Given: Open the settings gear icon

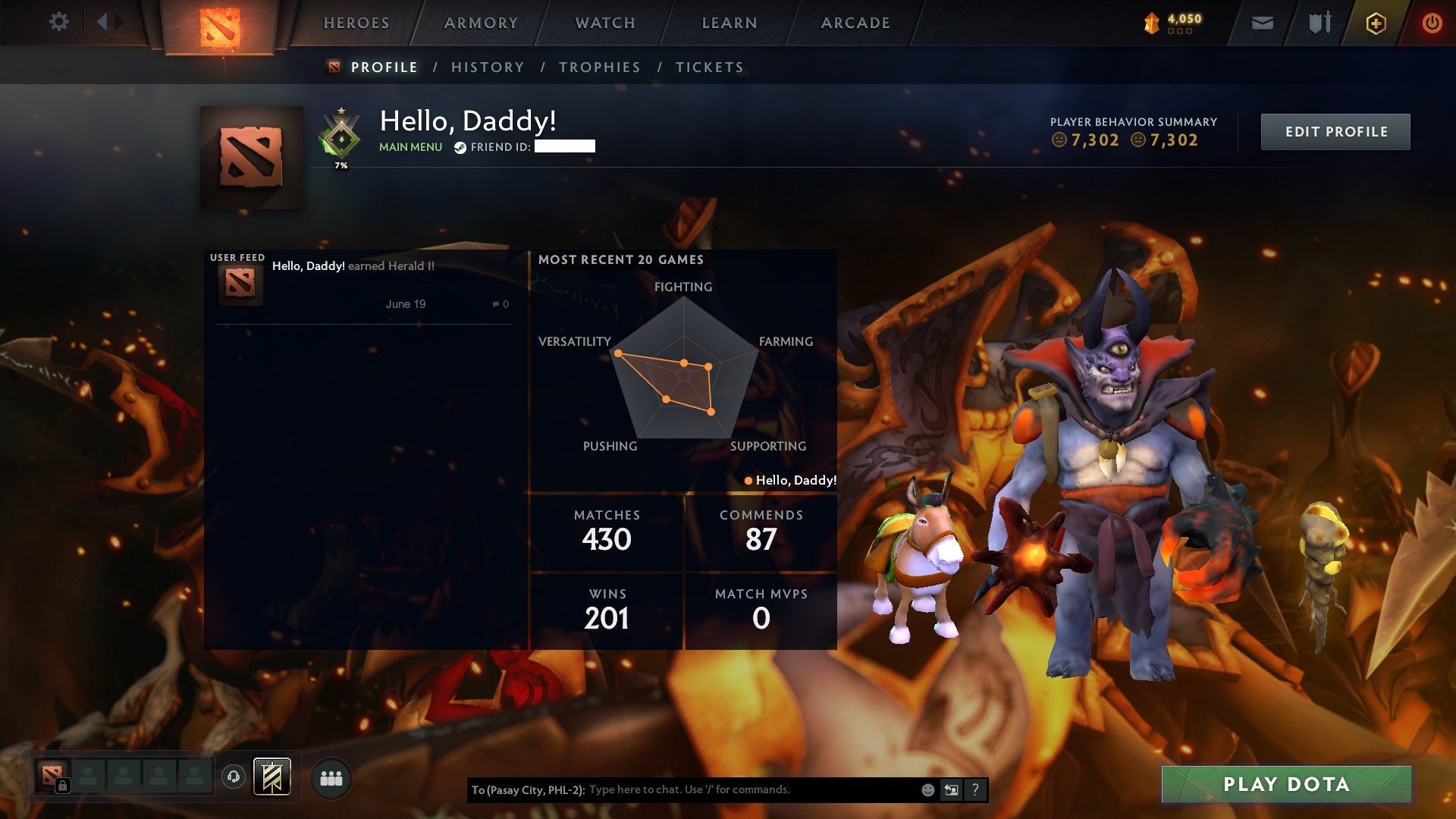Looking at the screenshot, I should (x=58, y=22).
